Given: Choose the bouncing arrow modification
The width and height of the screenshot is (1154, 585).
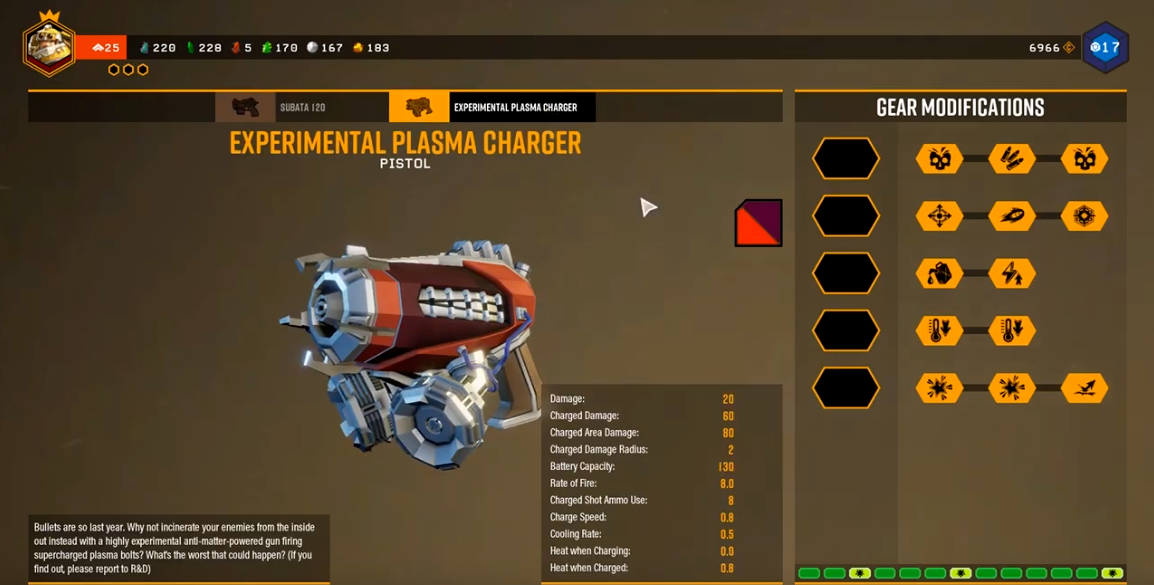Looking at the screenshot, I should pos(1085,388).
